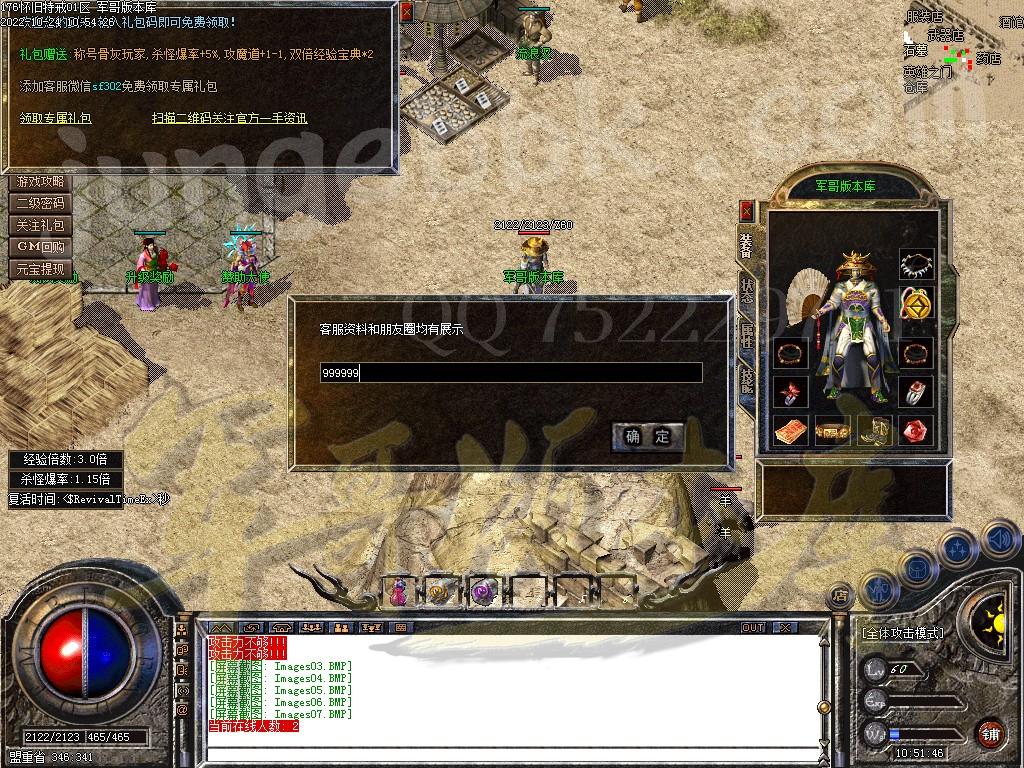Switch to the 属性 tab

point(746,334)
